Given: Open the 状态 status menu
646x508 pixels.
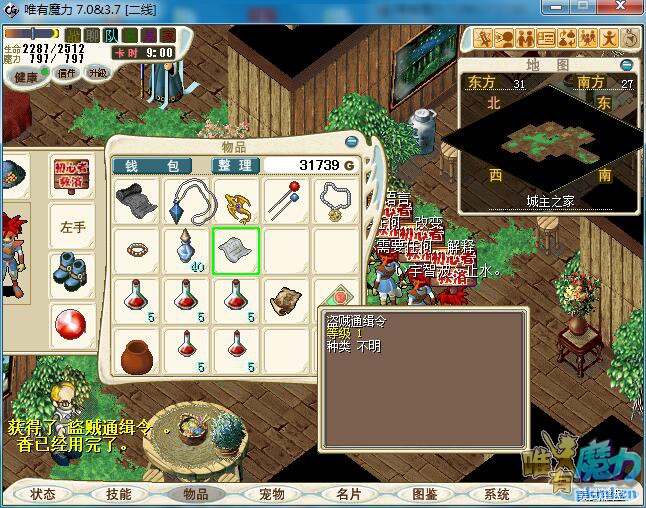Looking at the screenshot, I should tap(43, 494).
